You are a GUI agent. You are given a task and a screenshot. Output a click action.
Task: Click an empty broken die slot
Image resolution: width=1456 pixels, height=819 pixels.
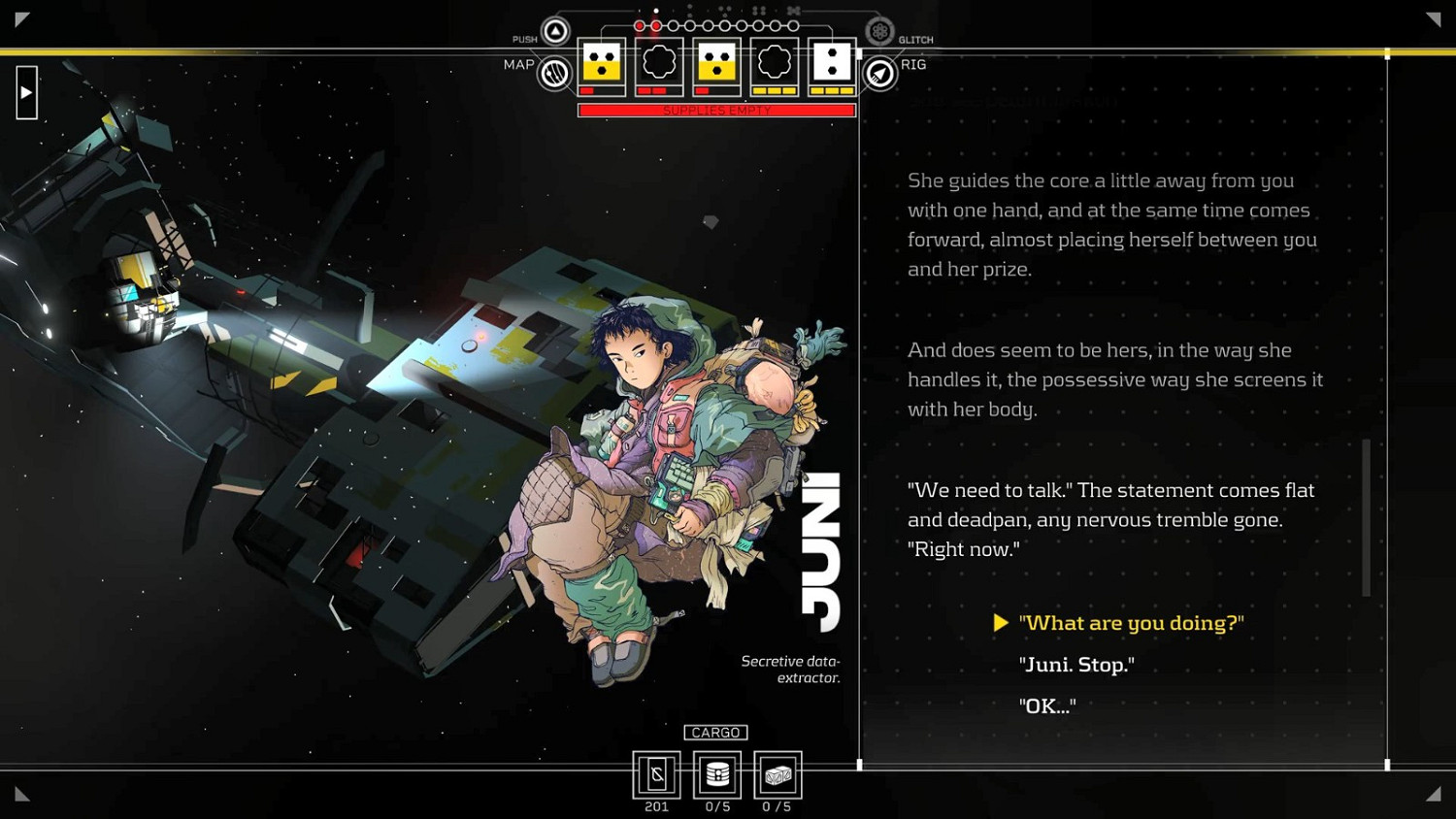(x=659, y=62)
